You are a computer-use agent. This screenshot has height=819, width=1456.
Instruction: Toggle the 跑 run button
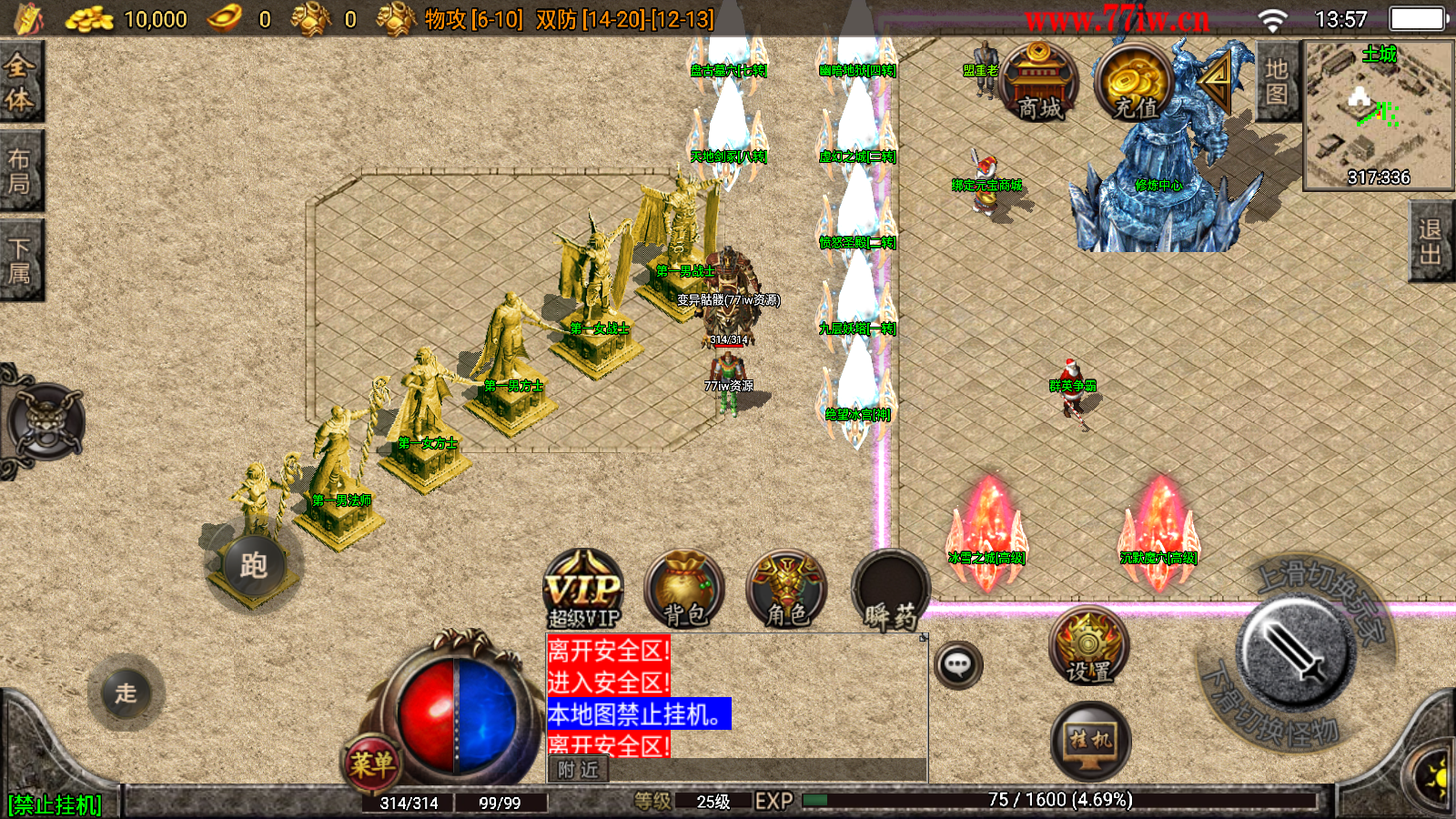point(253,566)
